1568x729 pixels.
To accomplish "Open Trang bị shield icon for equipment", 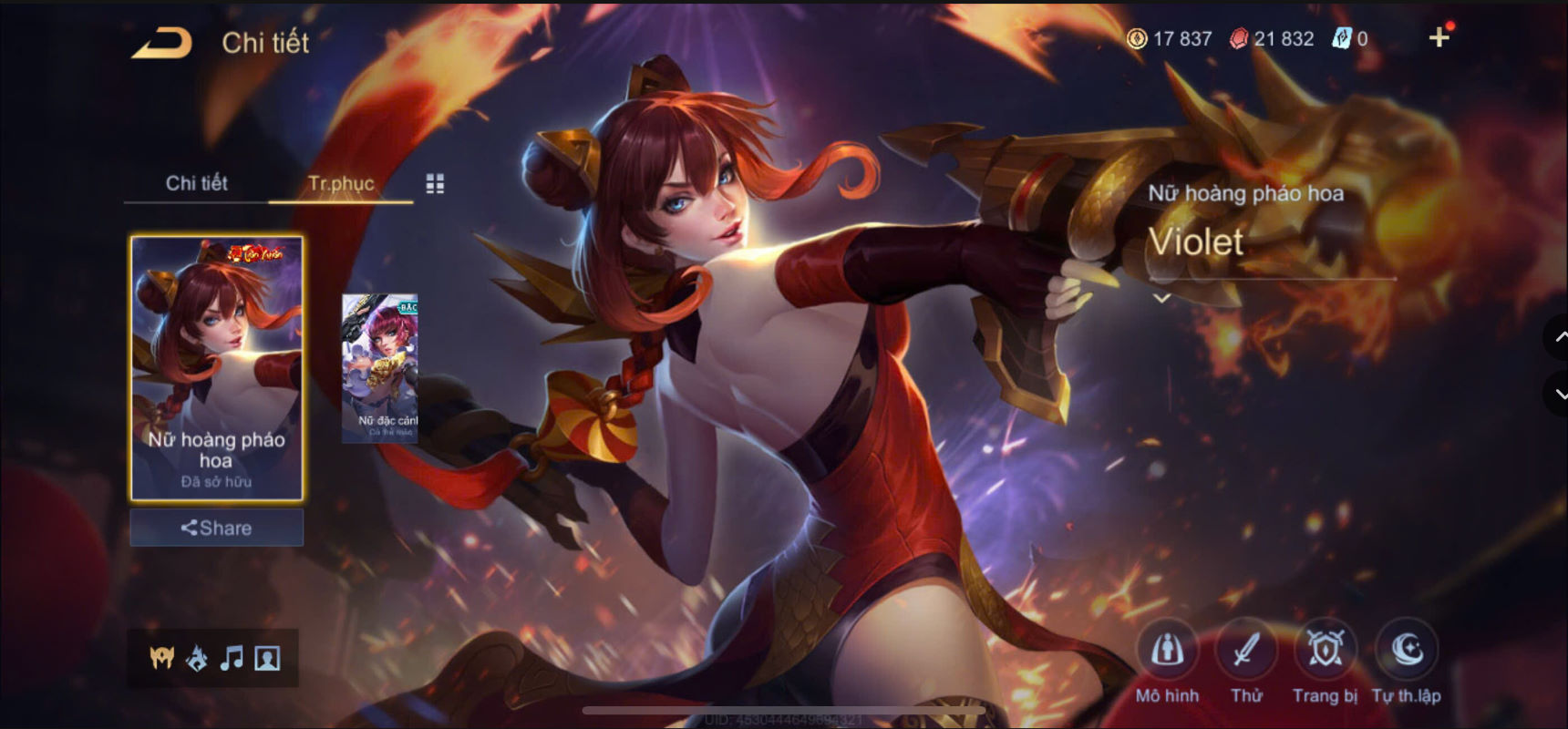I will (1326, 649).
